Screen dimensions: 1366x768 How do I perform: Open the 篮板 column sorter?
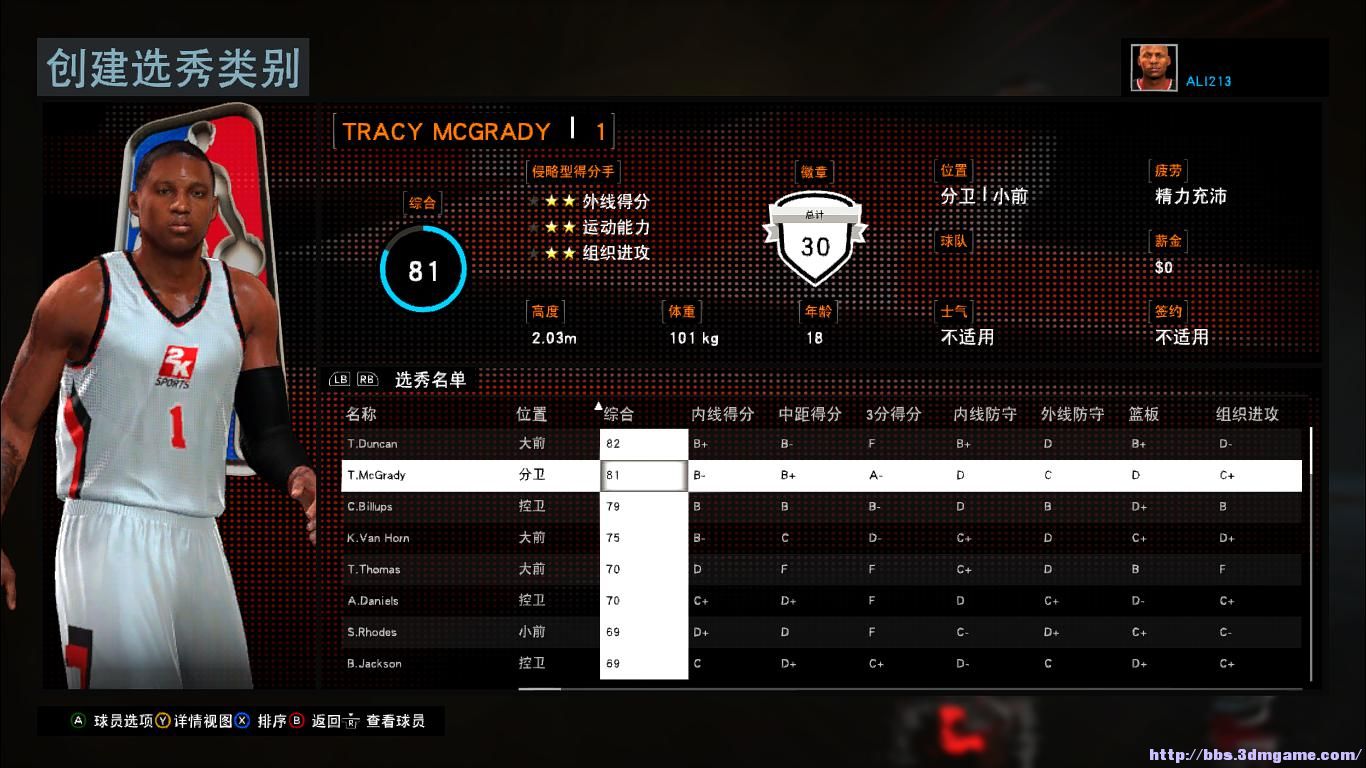pyautogui.click(x=1143, y=413)
